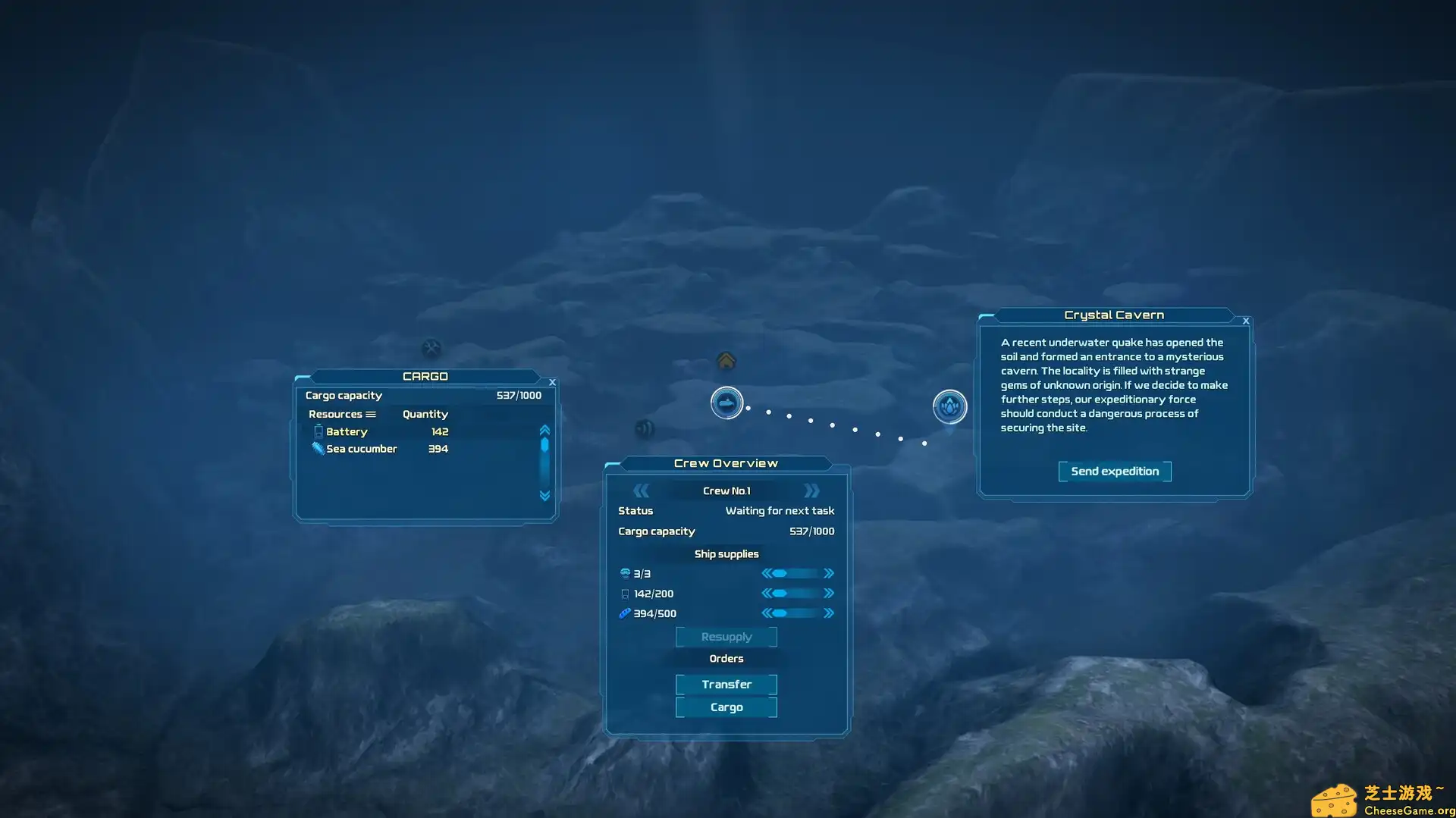1456x818 pixels.
Task: Open the home base icon on the map
Action: point(726,362)
